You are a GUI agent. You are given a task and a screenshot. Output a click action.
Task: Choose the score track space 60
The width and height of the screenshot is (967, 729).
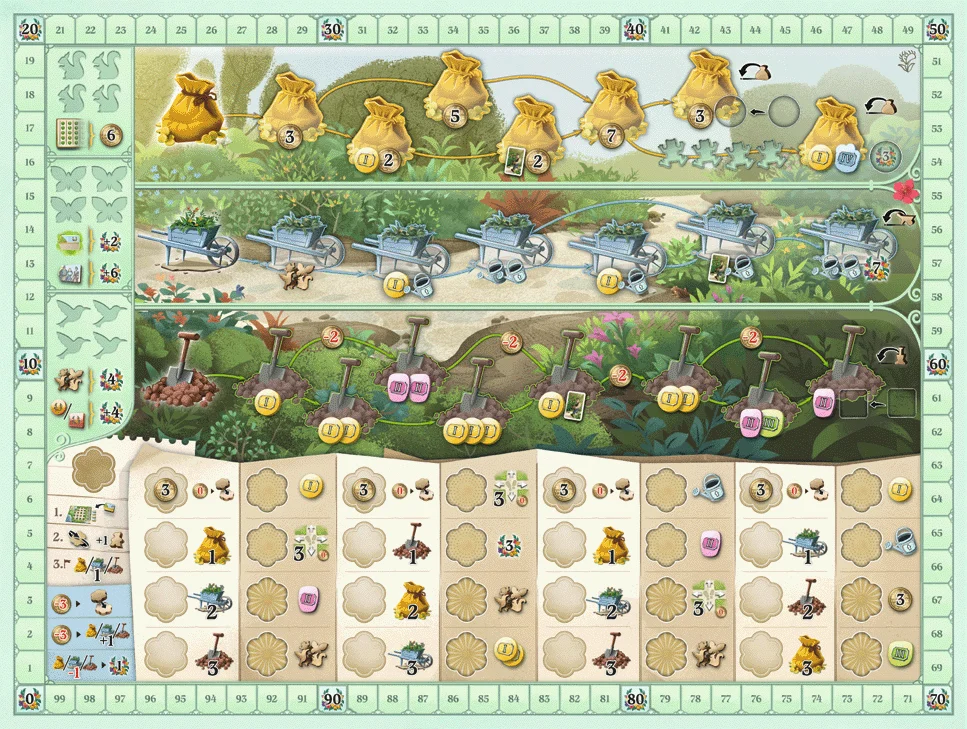tap(937, 363)
